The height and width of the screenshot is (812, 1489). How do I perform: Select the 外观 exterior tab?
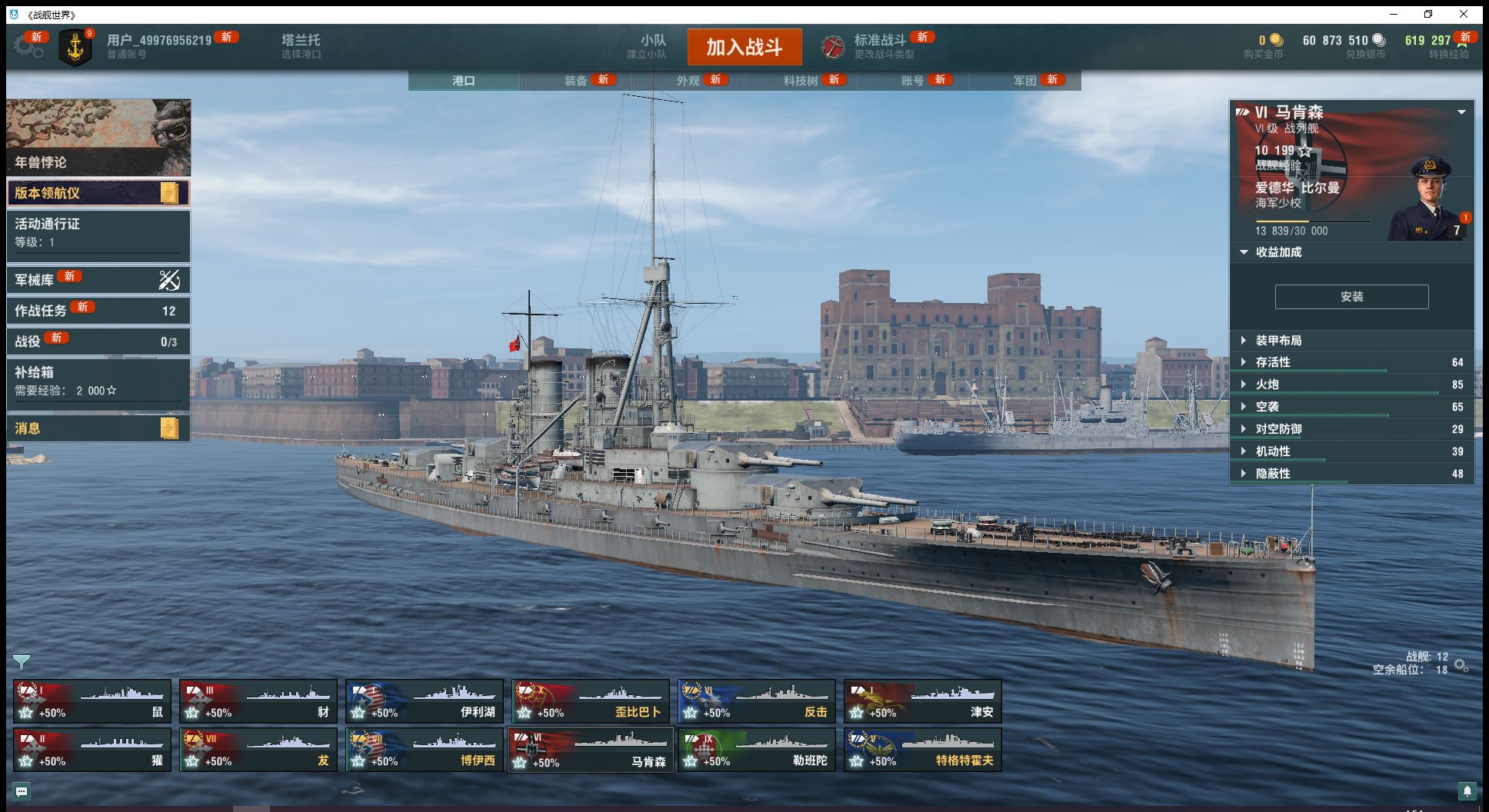click(x=688, y=81)
